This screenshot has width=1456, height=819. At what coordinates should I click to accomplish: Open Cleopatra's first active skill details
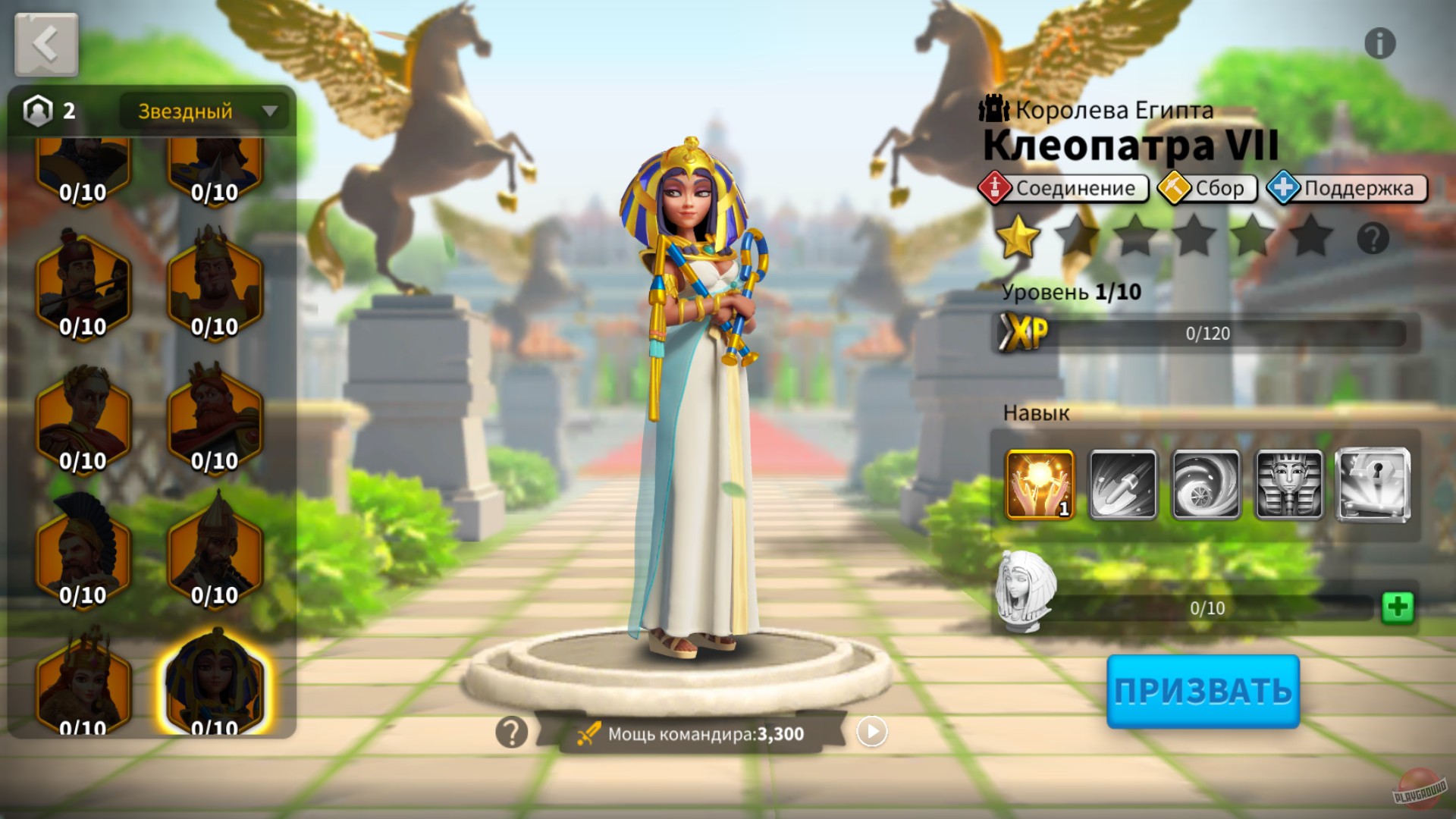point(1039,484)
